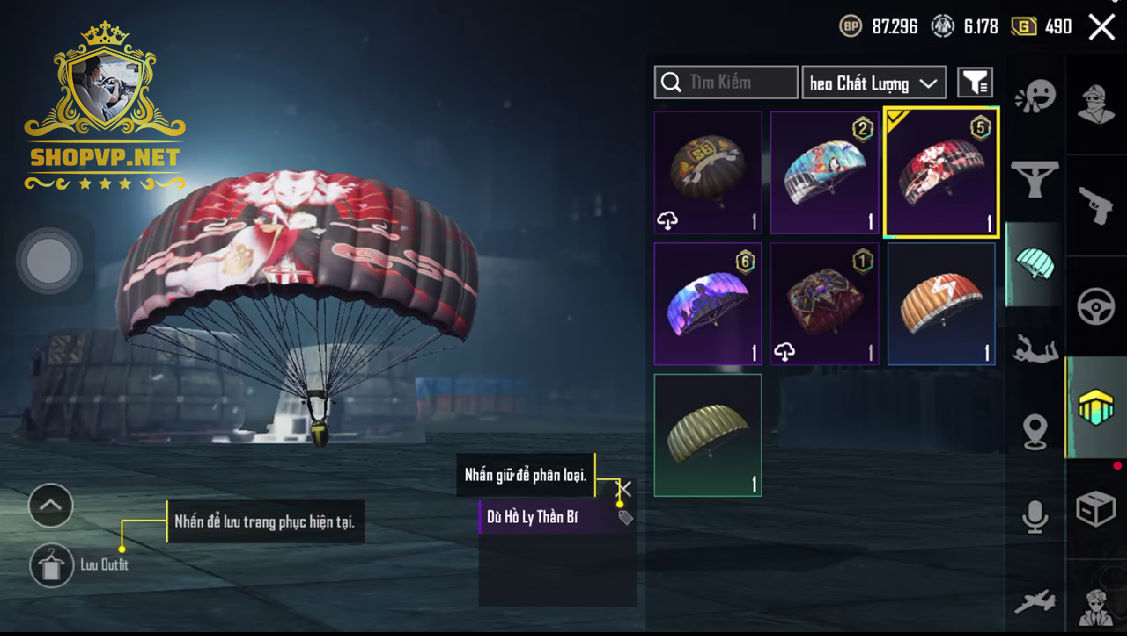This screenshot has width=1127, height=636.
Task: Open the crate box category
Action: (x=1096, y=510)
